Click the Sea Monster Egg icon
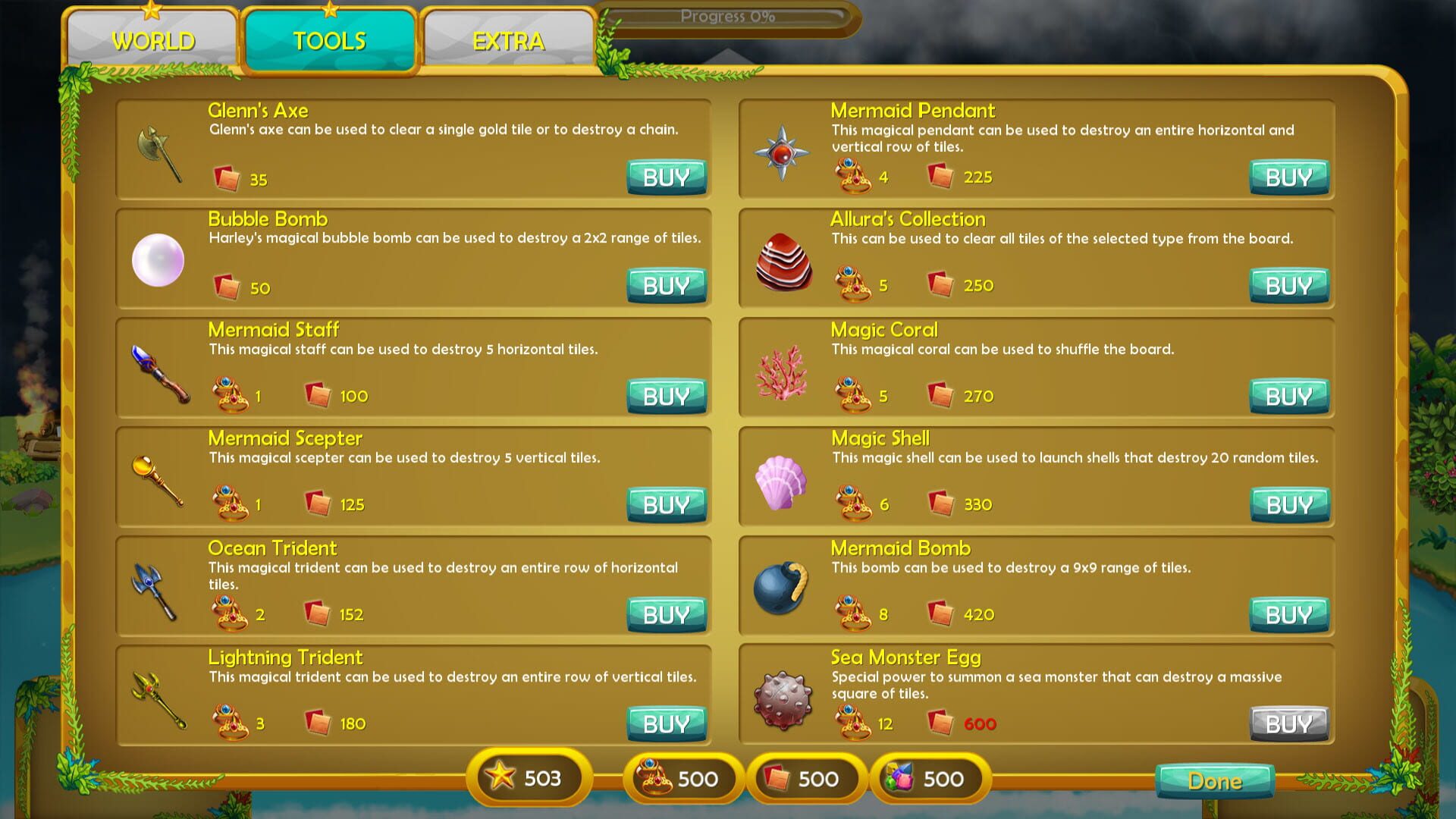 click(x=781, y=697)
